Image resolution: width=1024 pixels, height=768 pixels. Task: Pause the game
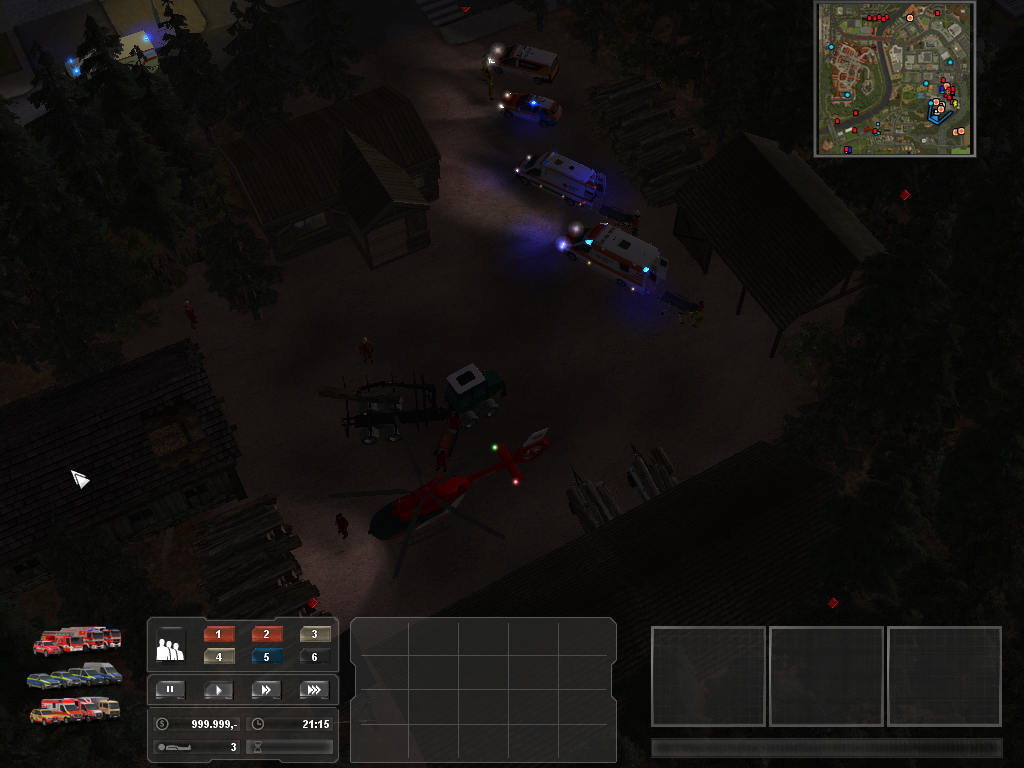coord(170,689)
